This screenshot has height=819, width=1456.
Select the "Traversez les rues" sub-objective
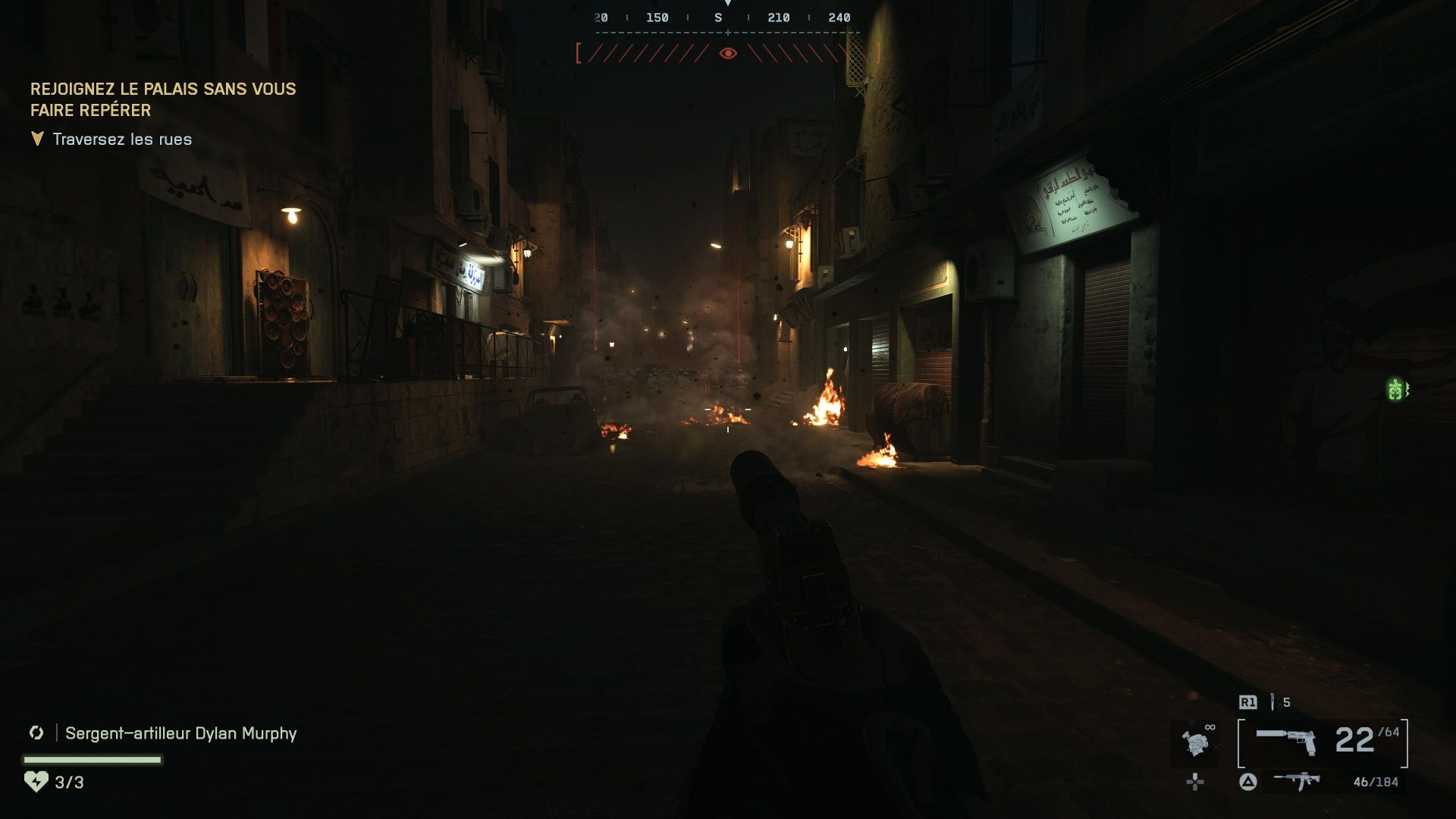coord(122,140)
